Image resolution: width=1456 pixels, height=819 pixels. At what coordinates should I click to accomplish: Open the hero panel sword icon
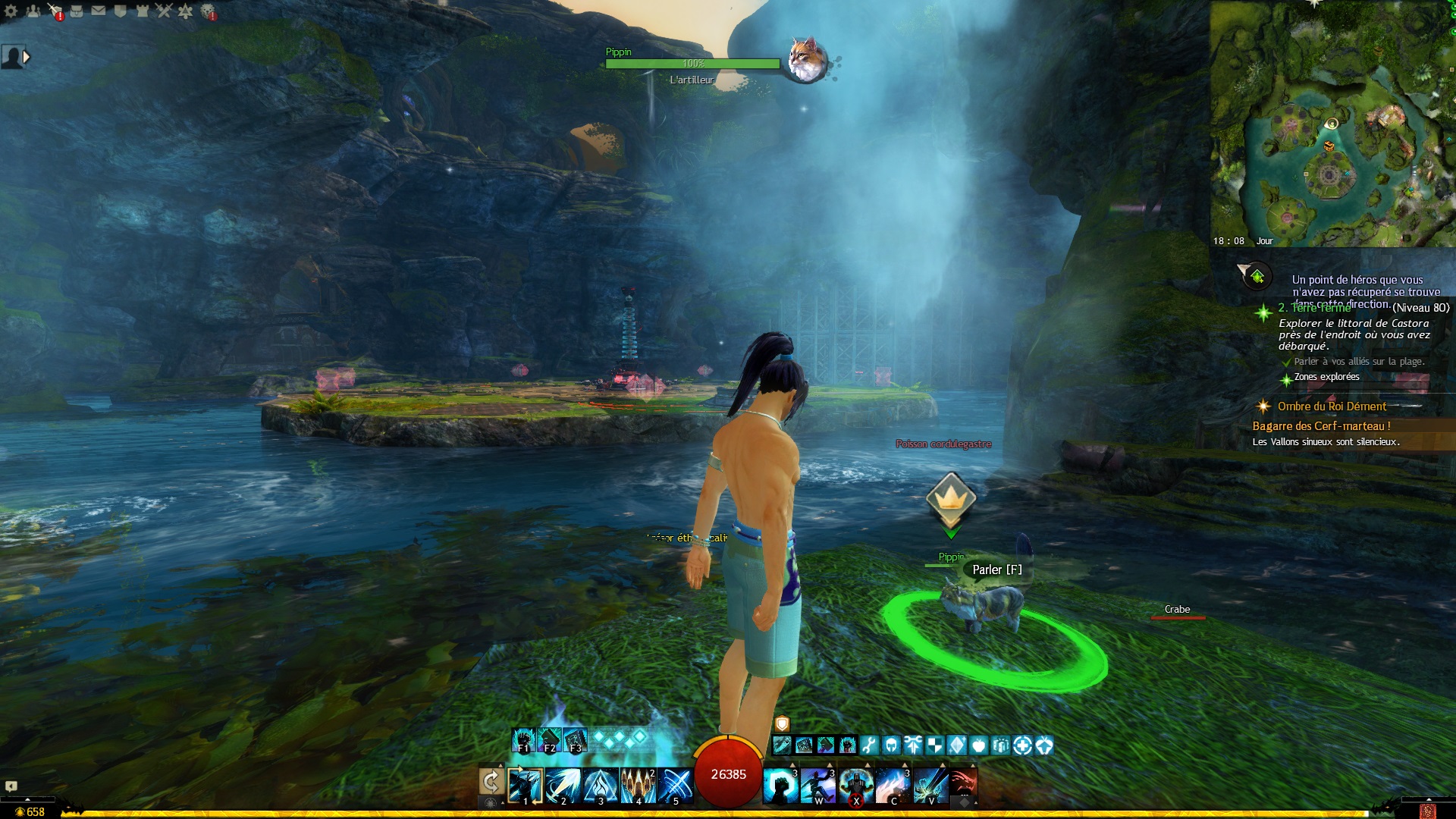[55, 11]
